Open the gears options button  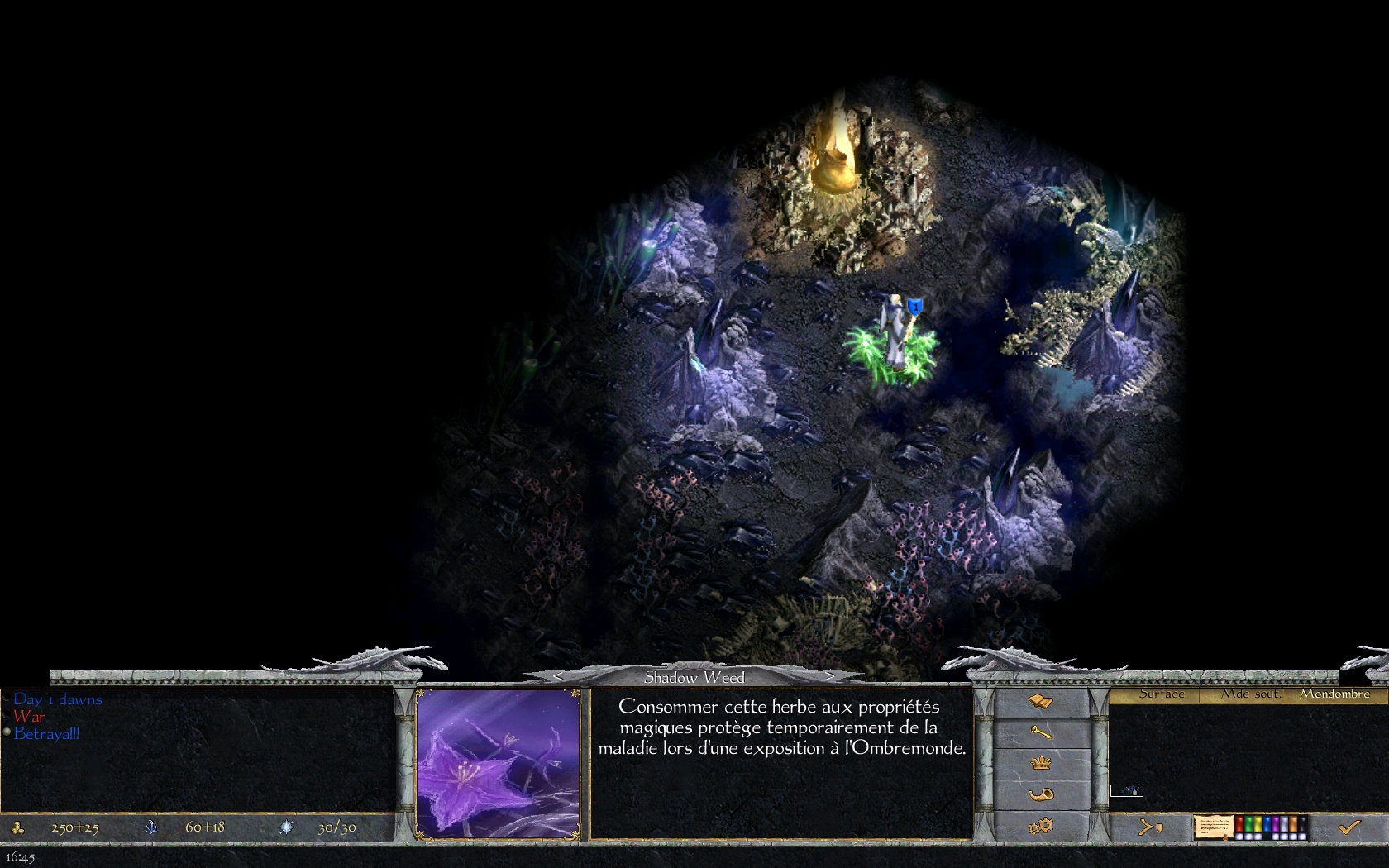coord(1041,825)
